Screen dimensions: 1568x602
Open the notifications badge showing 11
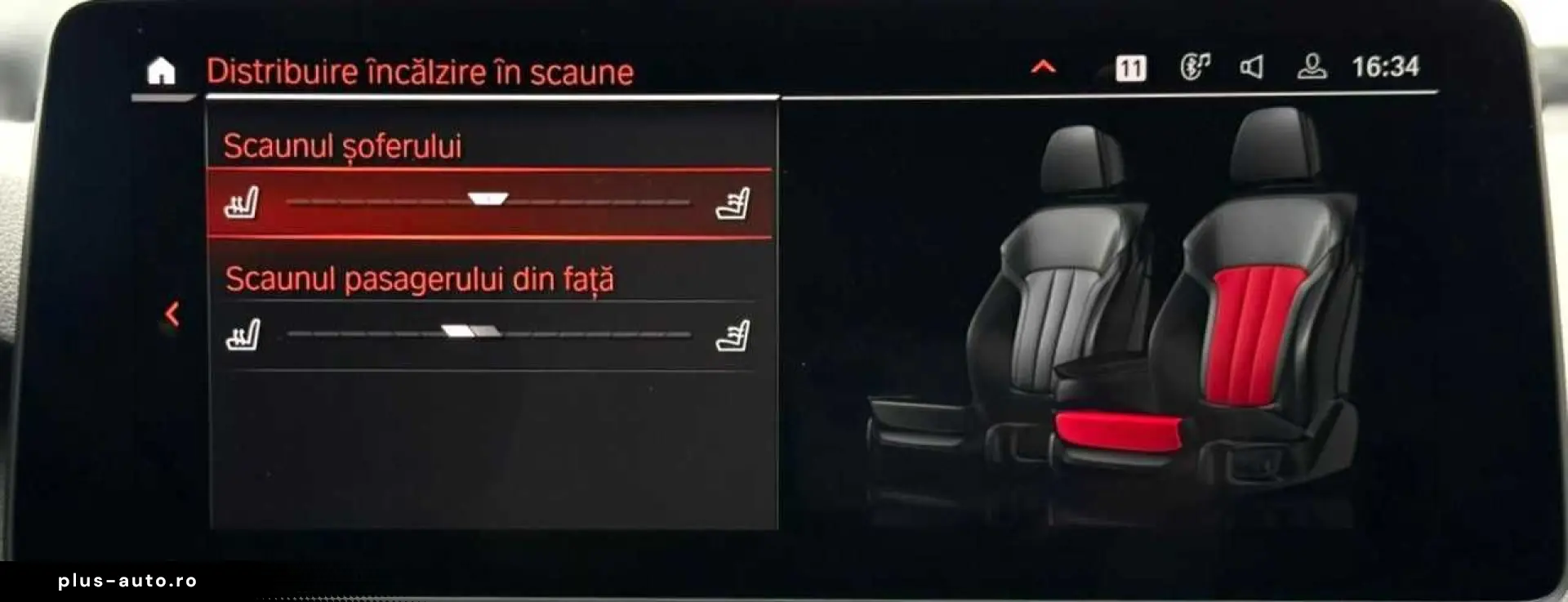tap(1129, 68)
